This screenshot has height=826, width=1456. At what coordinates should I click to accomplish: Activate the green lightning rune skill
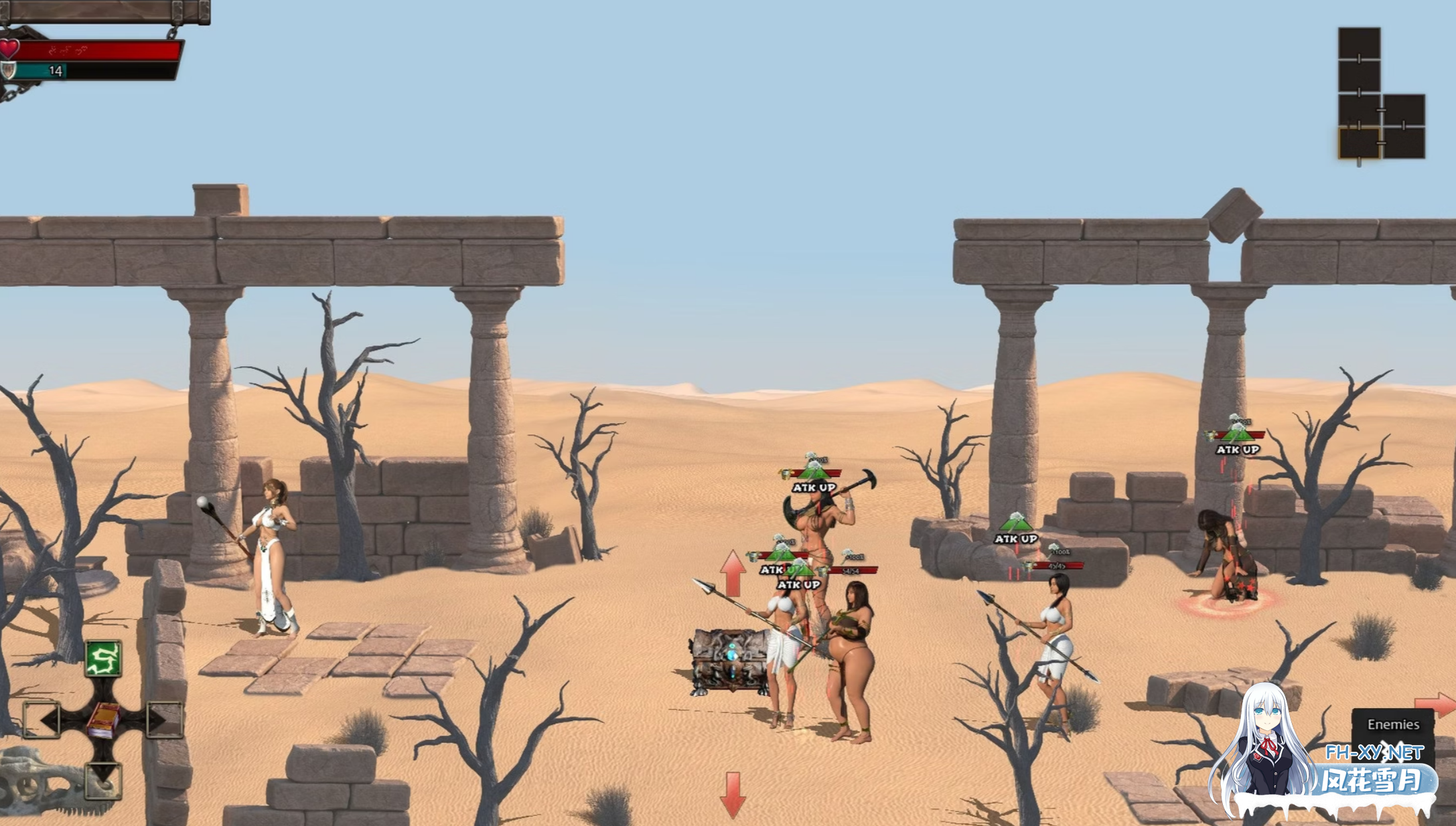point(103,658)
